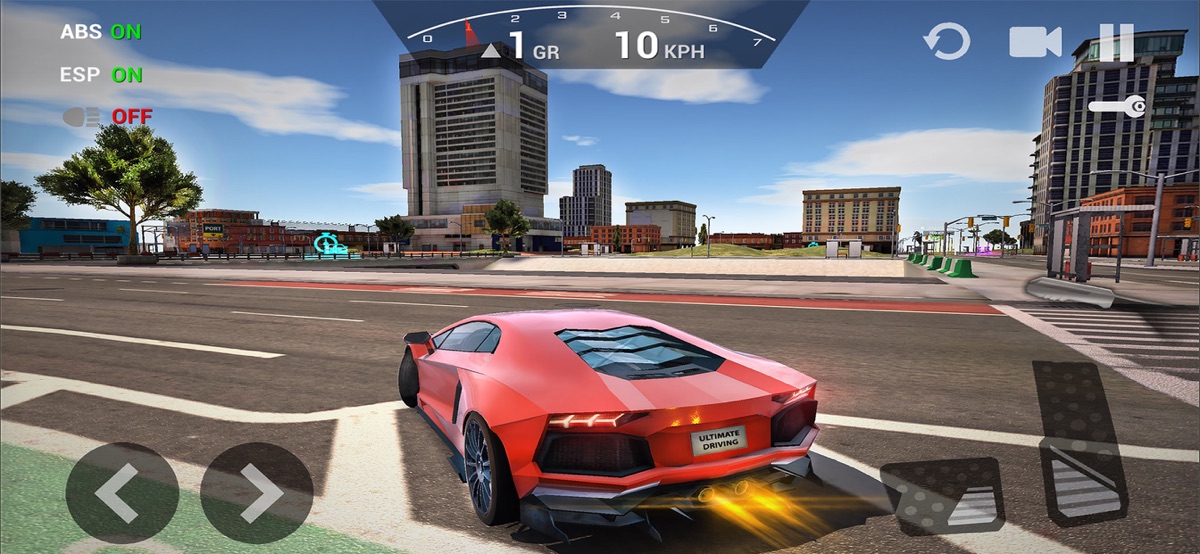
Task: Pause the game
Action: pos(1116,42)
